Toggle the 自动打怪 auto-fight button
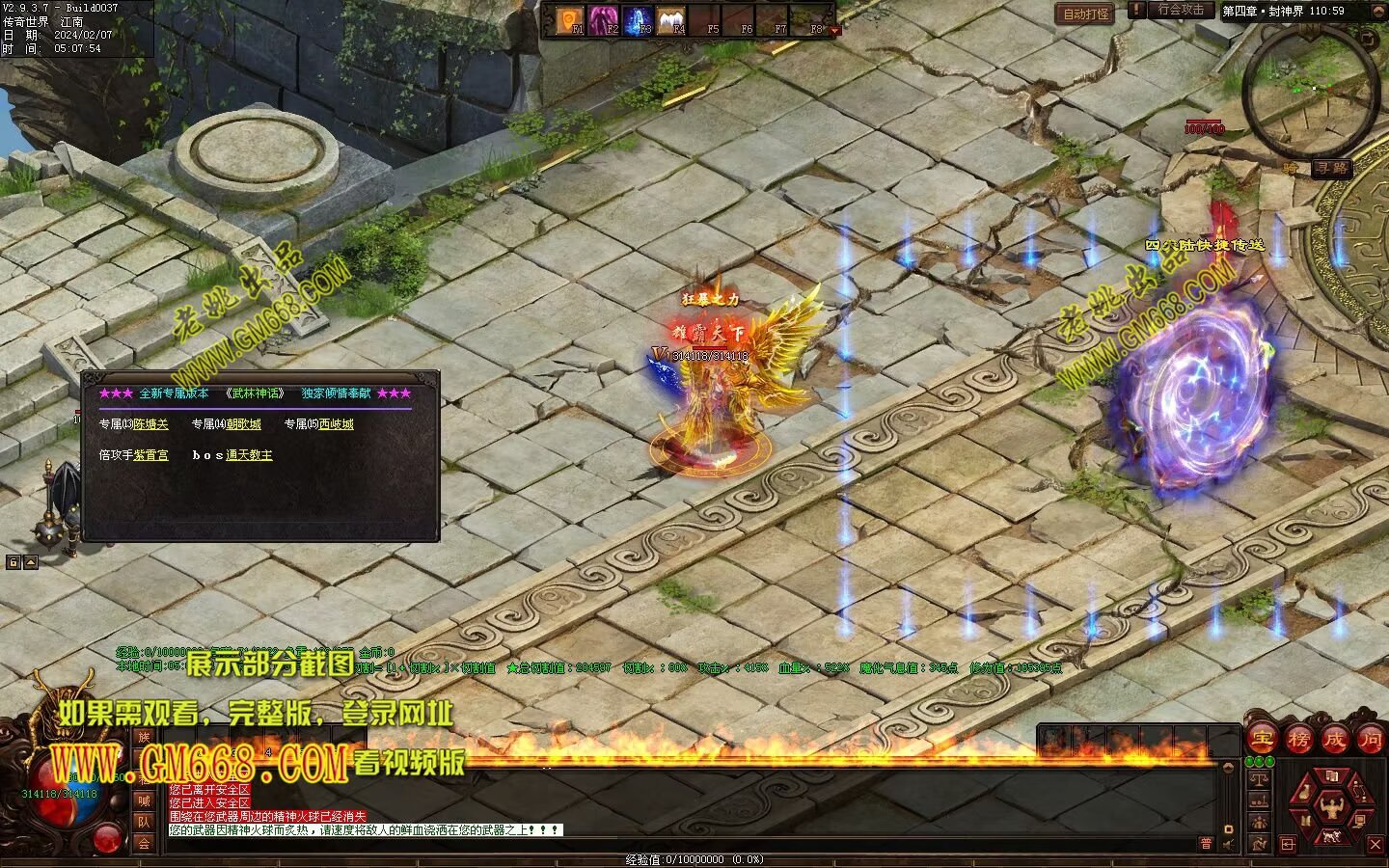The width and height of the screenshot is (1389, 868). point(1086,14)
